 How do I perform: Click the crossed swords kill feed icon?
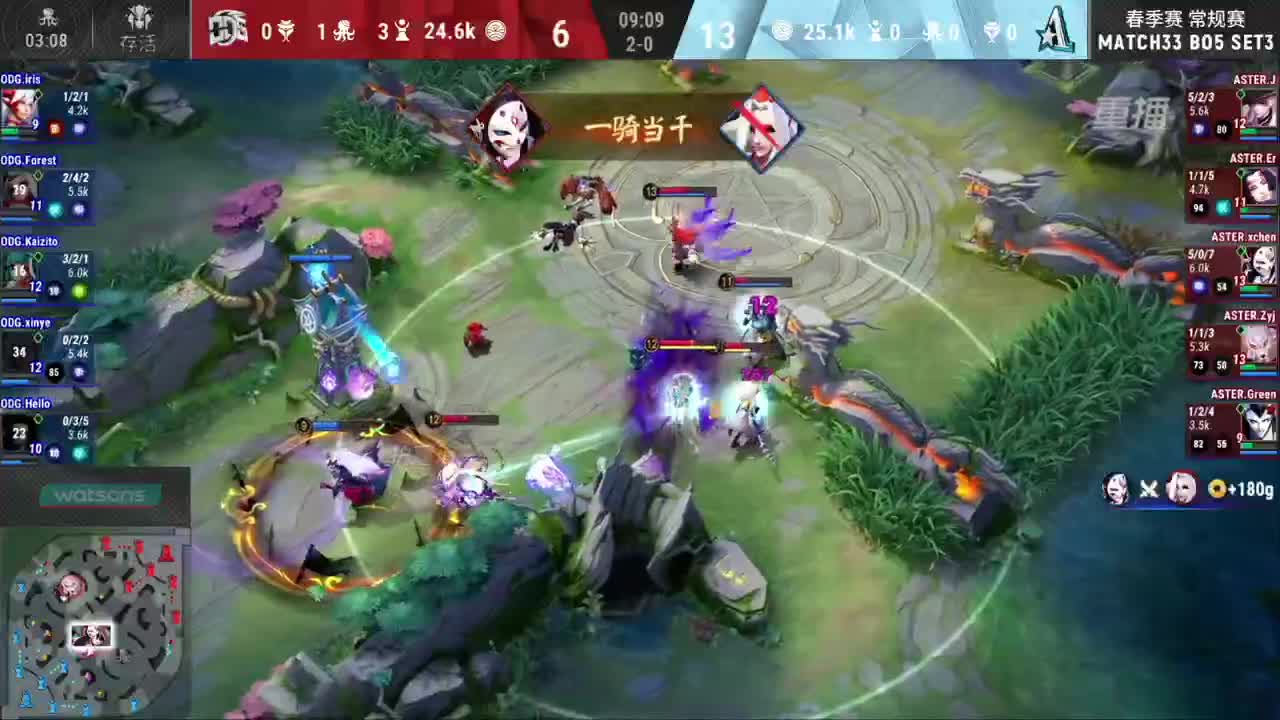[1148, 489]
